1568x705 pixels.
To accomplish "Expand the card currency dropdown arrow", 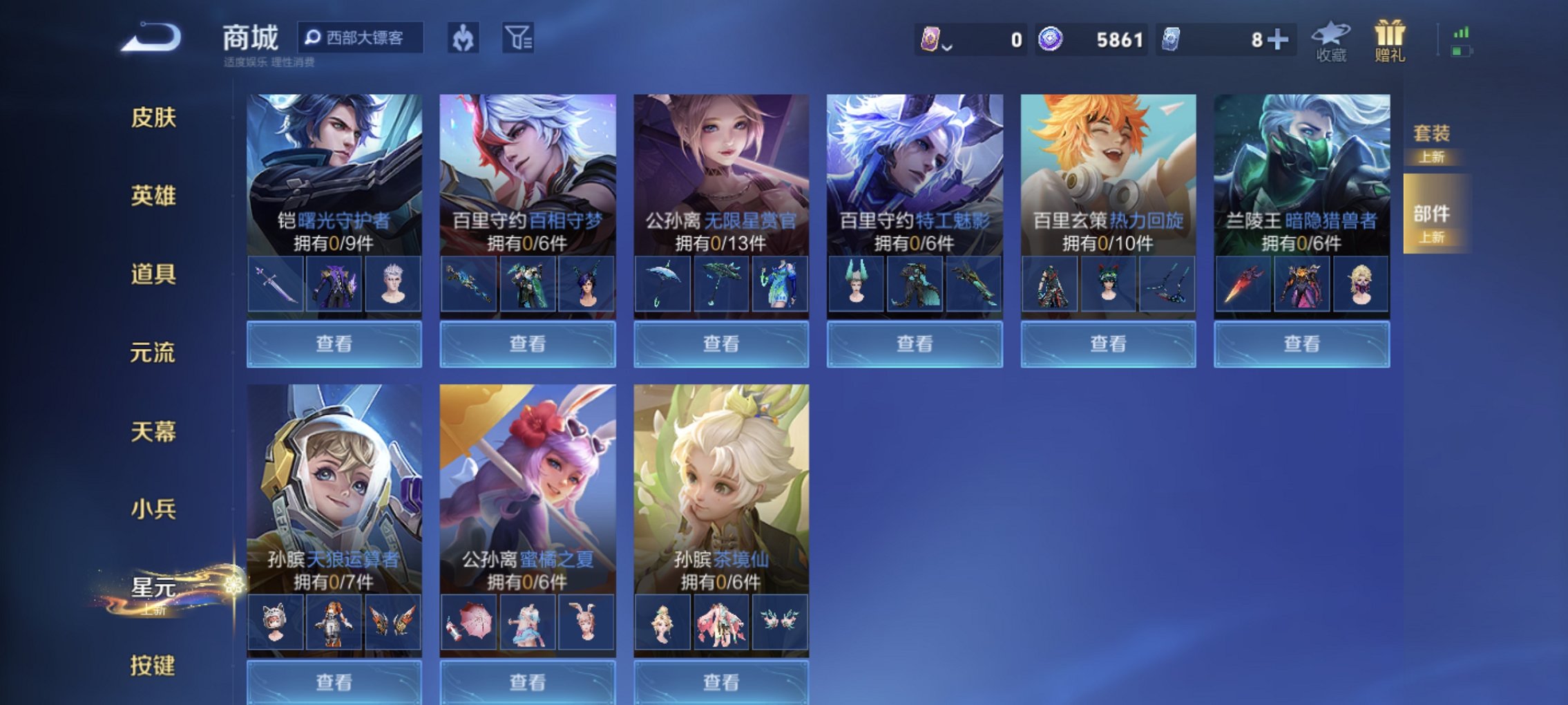I will (x=948, y=47).
